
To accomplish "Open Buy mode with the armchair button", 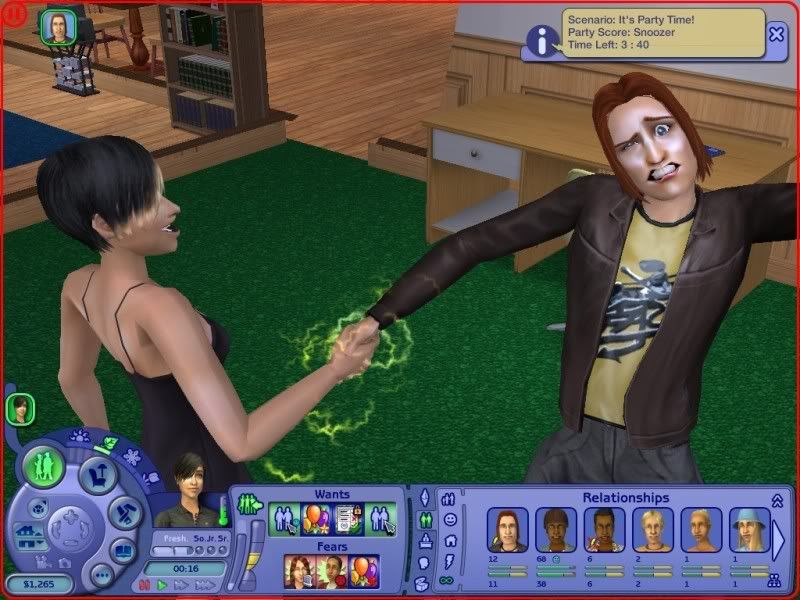I will pyautogui.click(x=97, y=474).
